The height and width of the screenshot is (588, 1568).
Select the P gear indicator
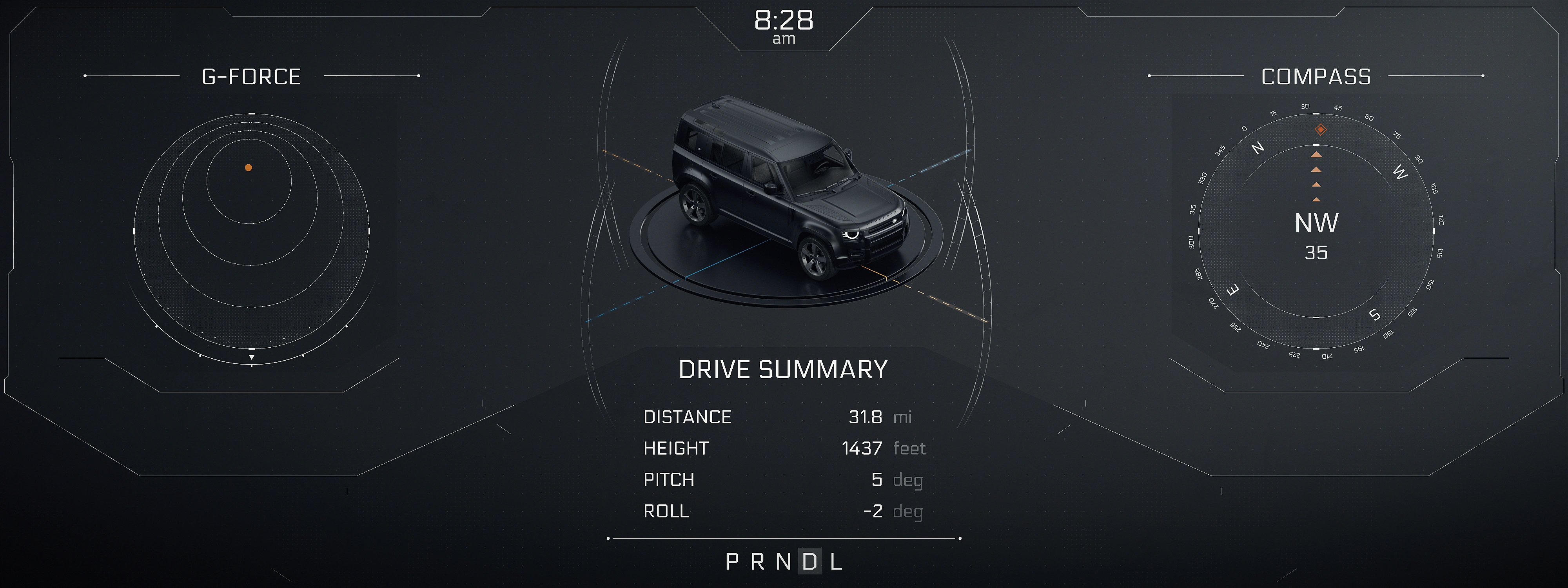tap(731, 562)
